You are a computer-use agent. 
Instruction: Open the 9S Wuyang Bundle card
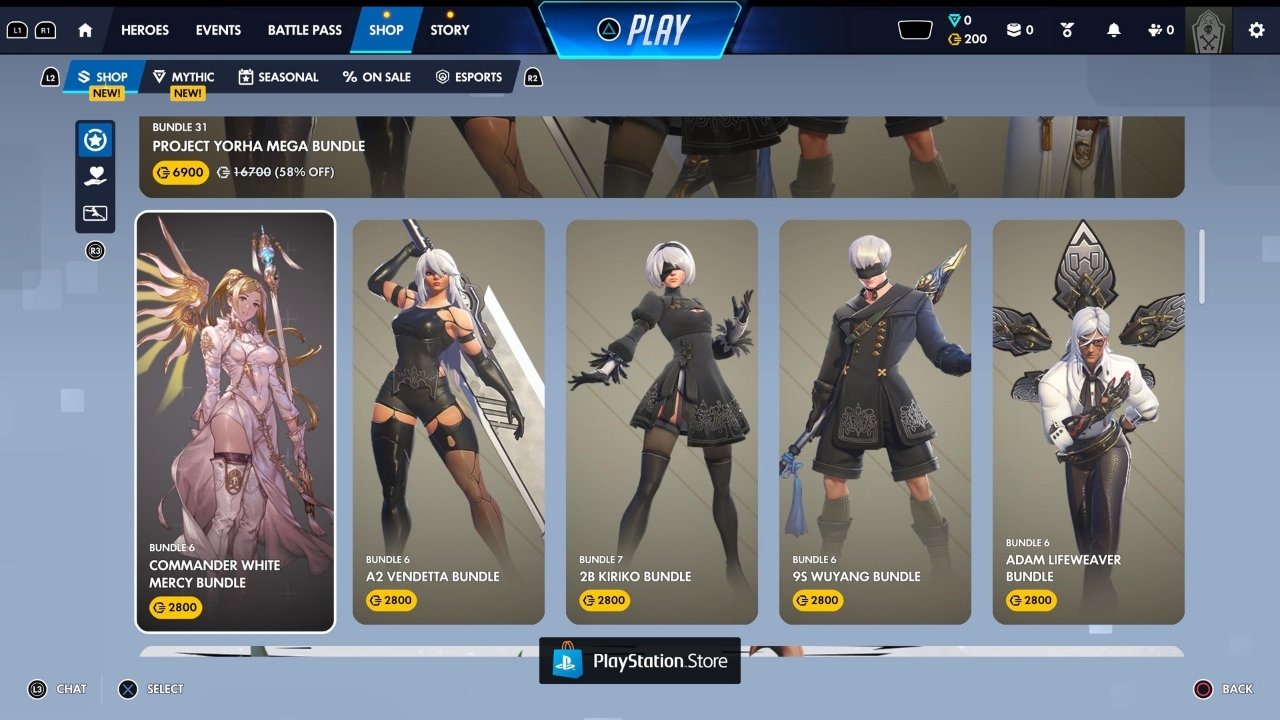[x=875, y=422]
